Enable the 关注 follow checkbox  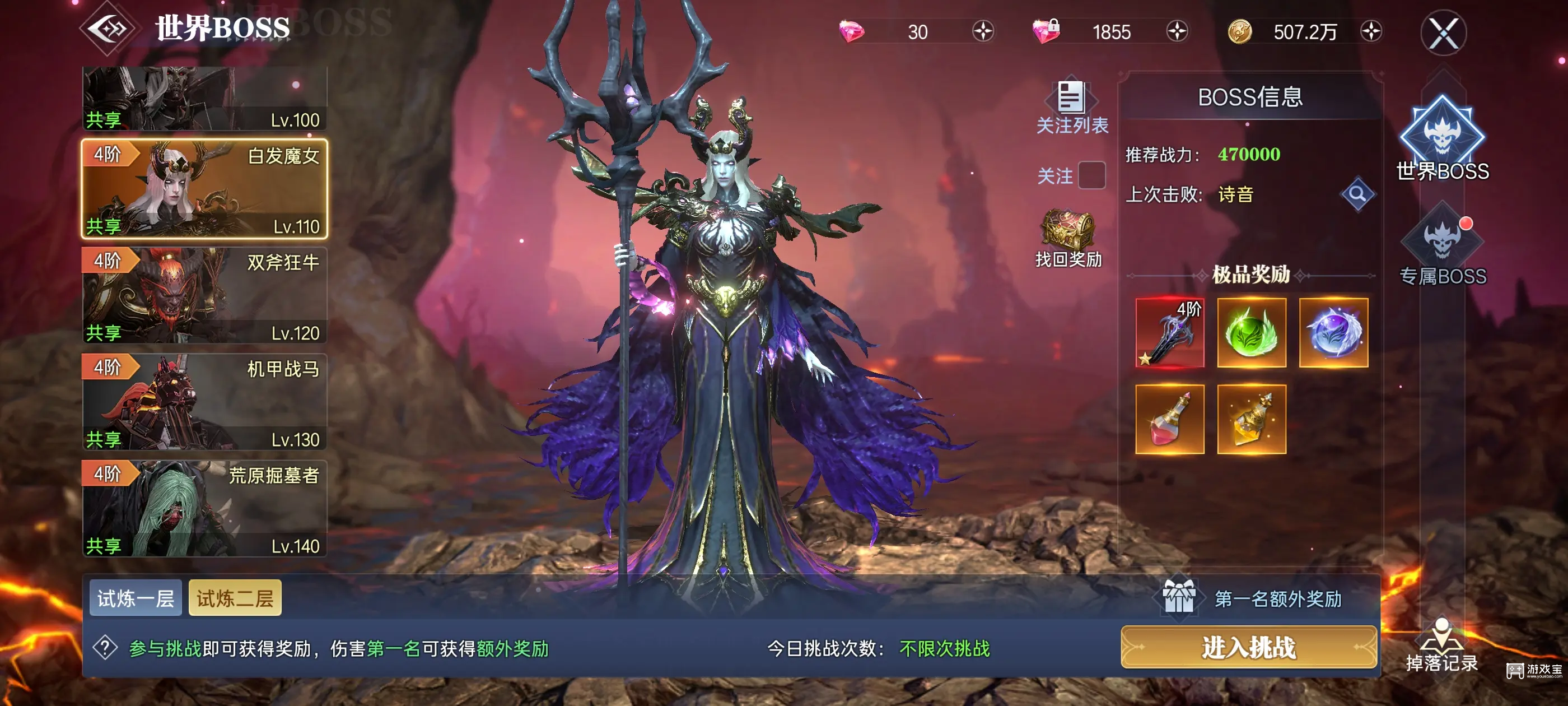(x=1092, y=175)
